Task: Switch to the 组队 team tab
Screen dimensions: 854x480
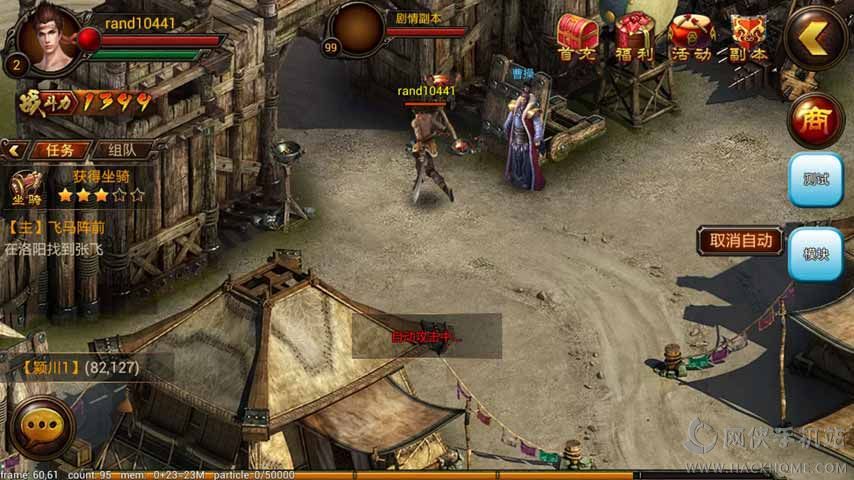Action: (123, 150)
